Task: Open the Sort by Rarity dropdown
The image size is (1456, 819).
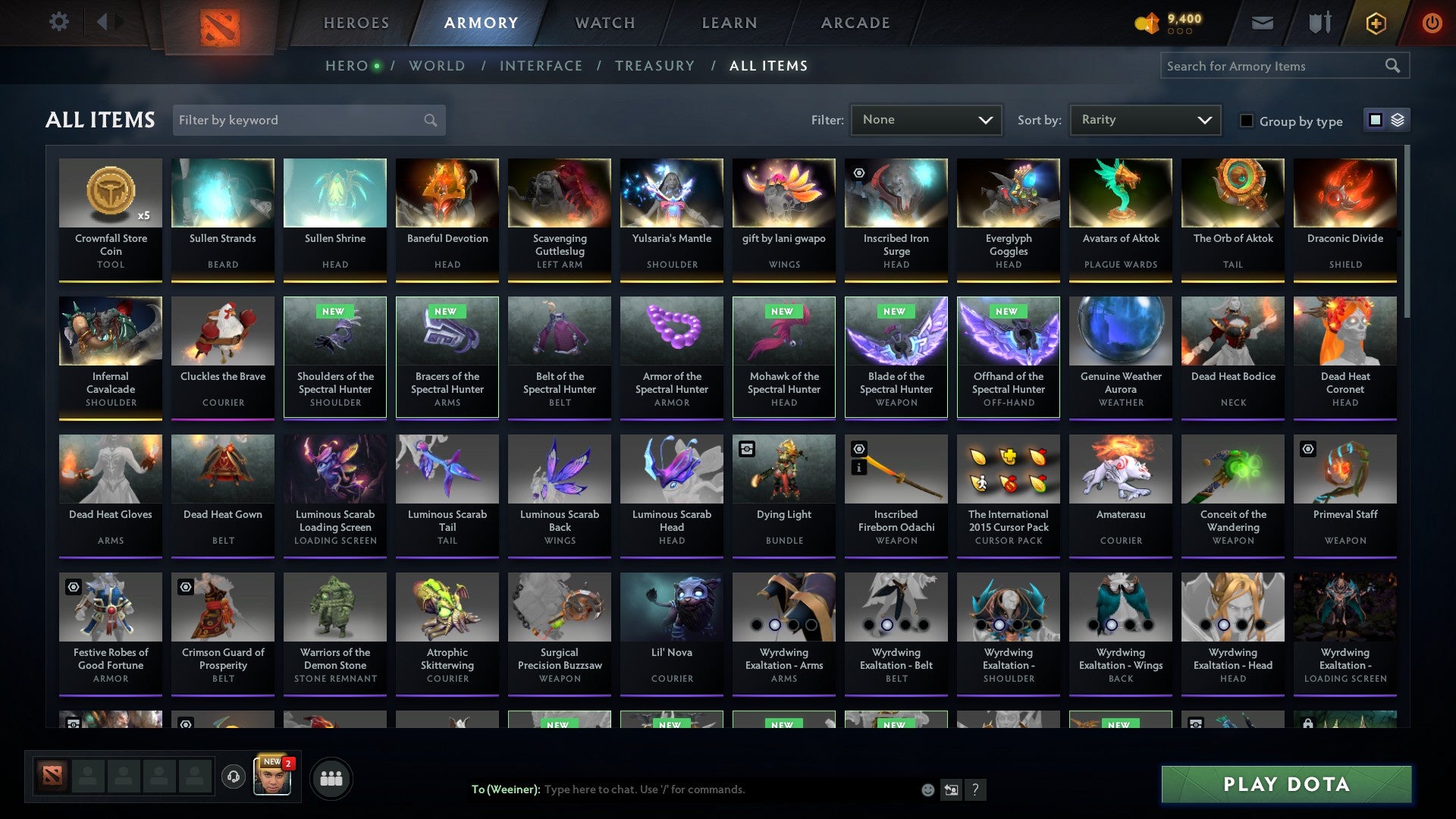Action: [1144, 120]
